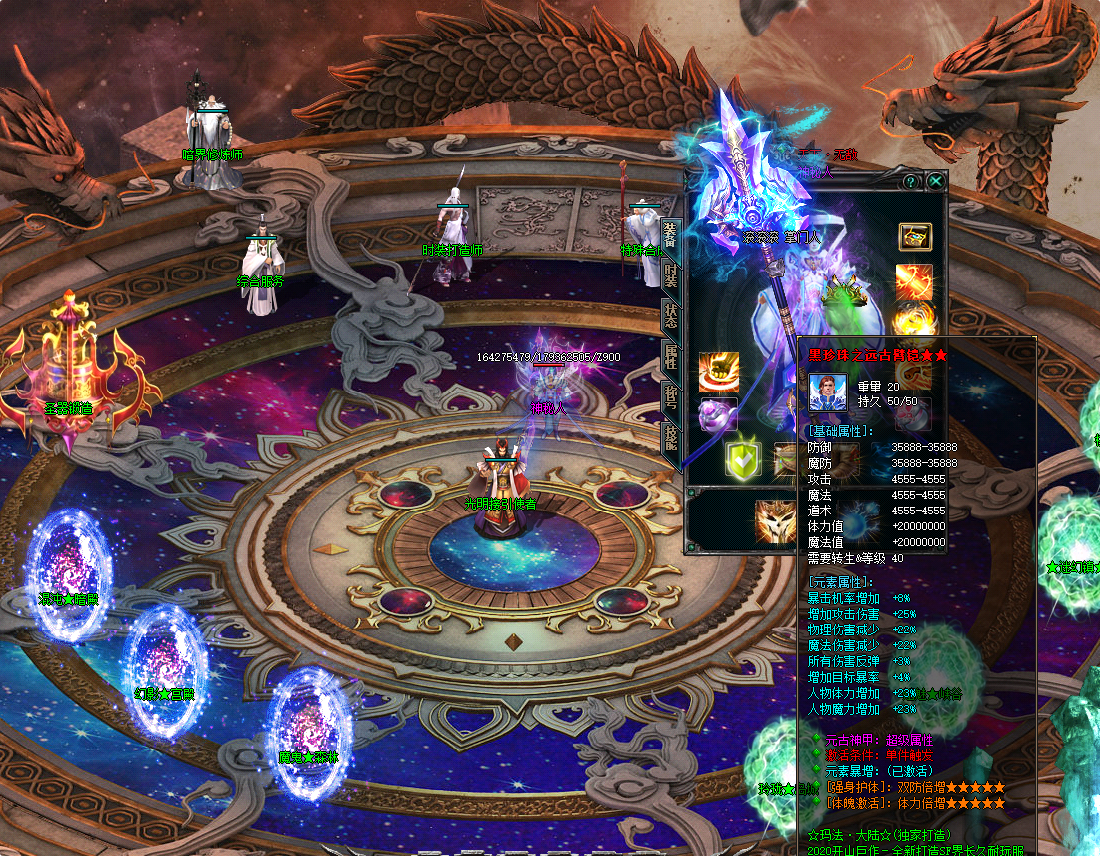Open the 状态 tab
1100x856 pixels.
pyautogui.click(x=671, y=316)
